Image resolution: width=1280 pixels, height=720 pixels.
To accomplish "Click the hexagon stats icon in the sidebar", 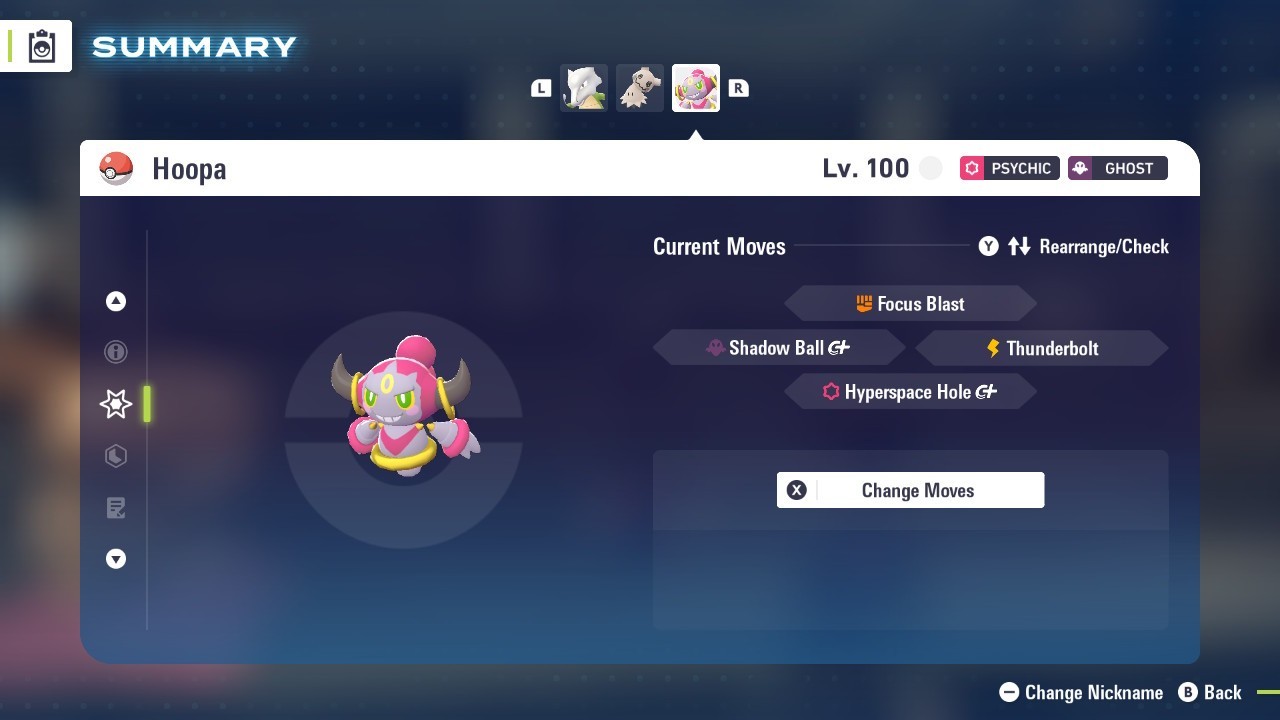I will (x=115, y=456).
